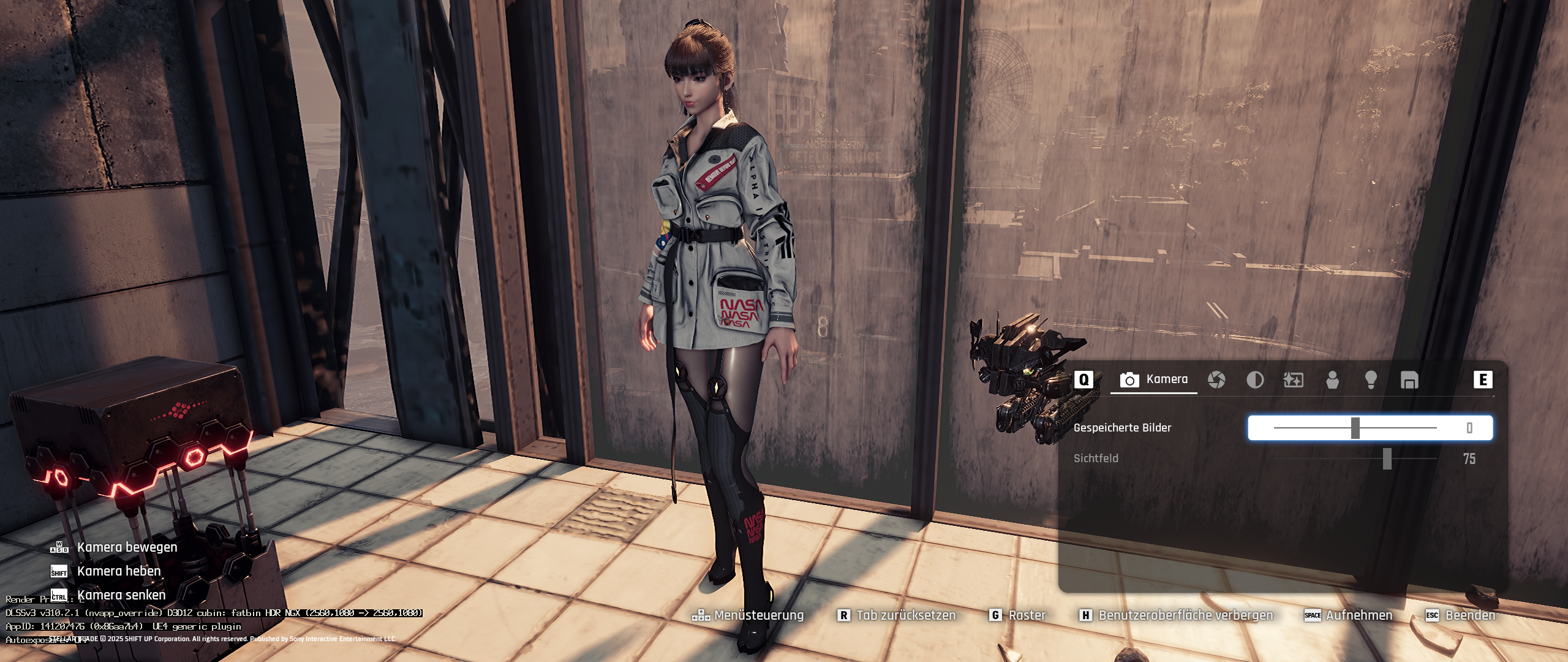The width and height of the screenshot is (1568, 662).
Task: Select the floppy disk save tab
Action: pyautogui.click(x=1409, y=380)
